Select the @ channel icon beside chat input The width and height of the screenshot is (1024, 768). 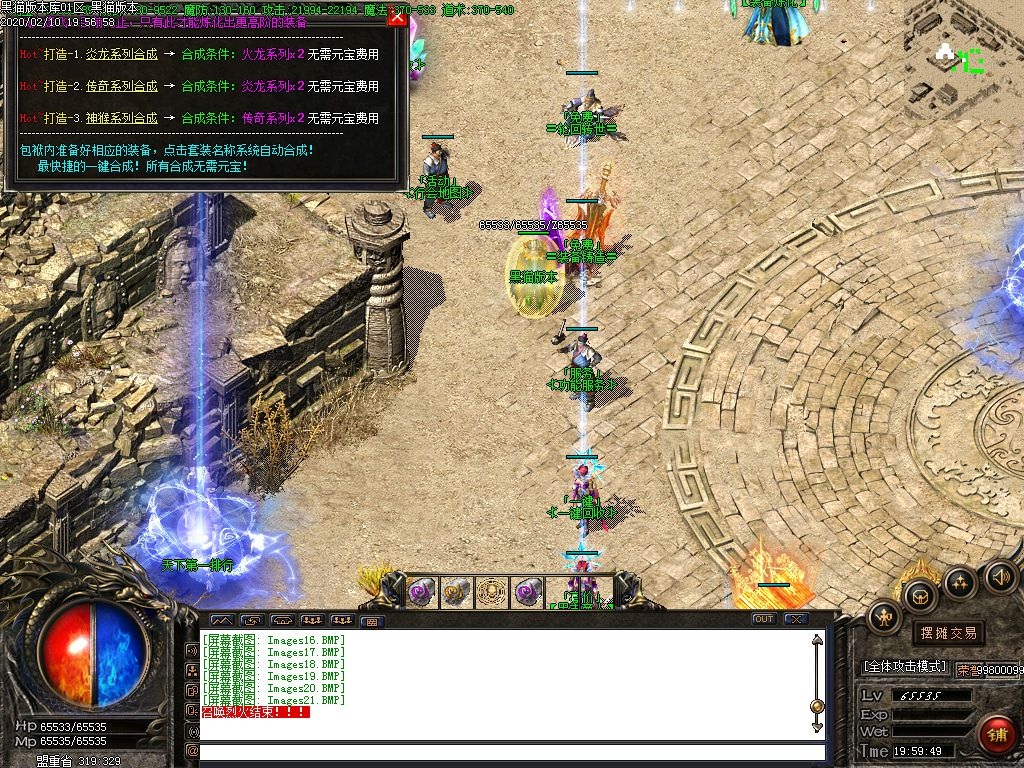pyautogui.click(x=192, y=751)
